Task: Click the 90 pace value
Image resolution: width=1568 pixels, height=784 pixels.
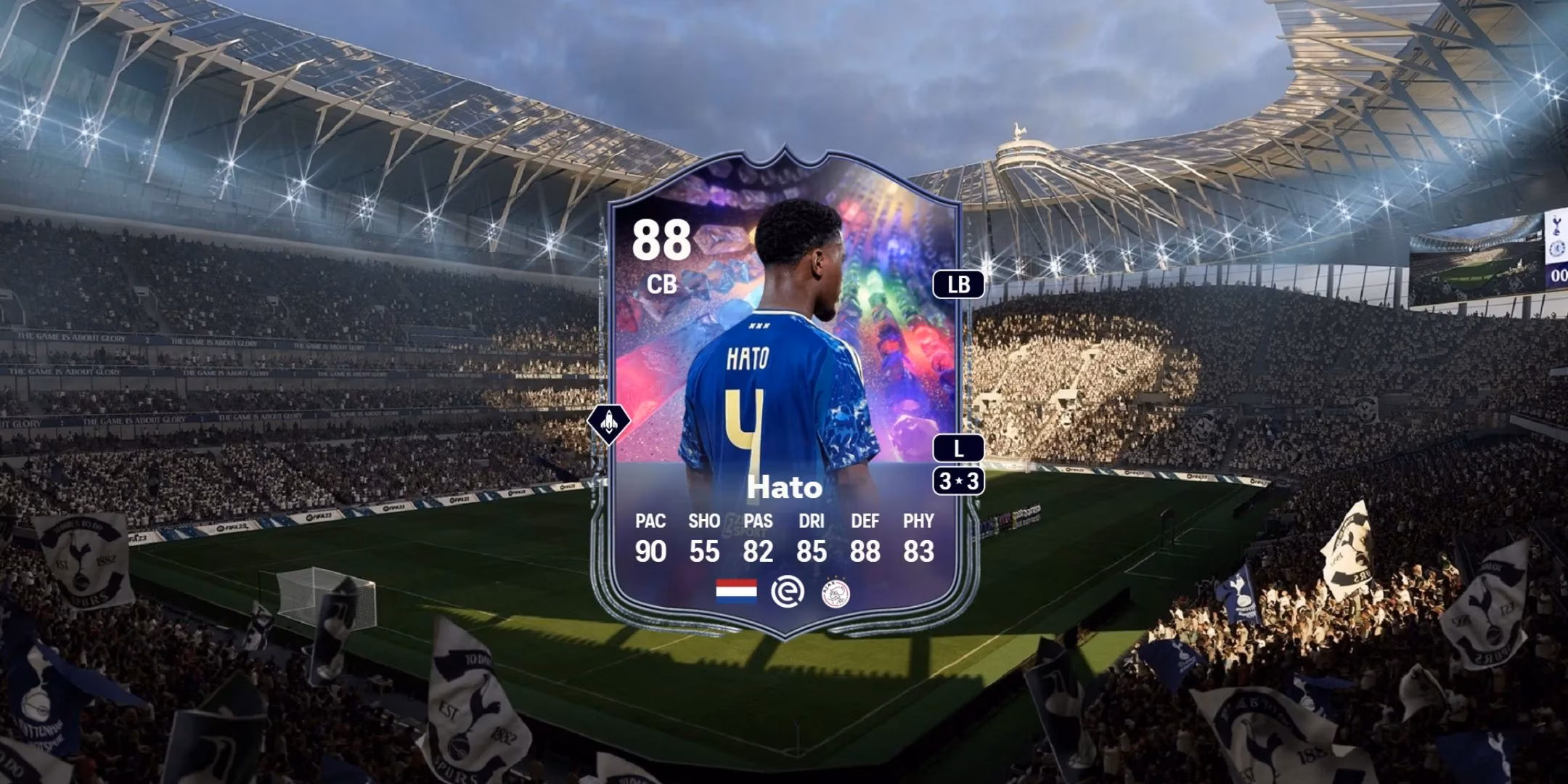Action: (652, 552)
